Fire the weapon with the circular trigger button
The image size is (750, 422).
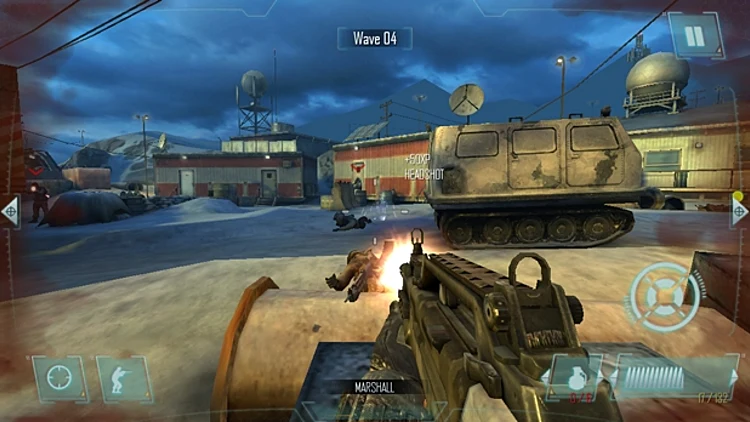coord(663,297)
